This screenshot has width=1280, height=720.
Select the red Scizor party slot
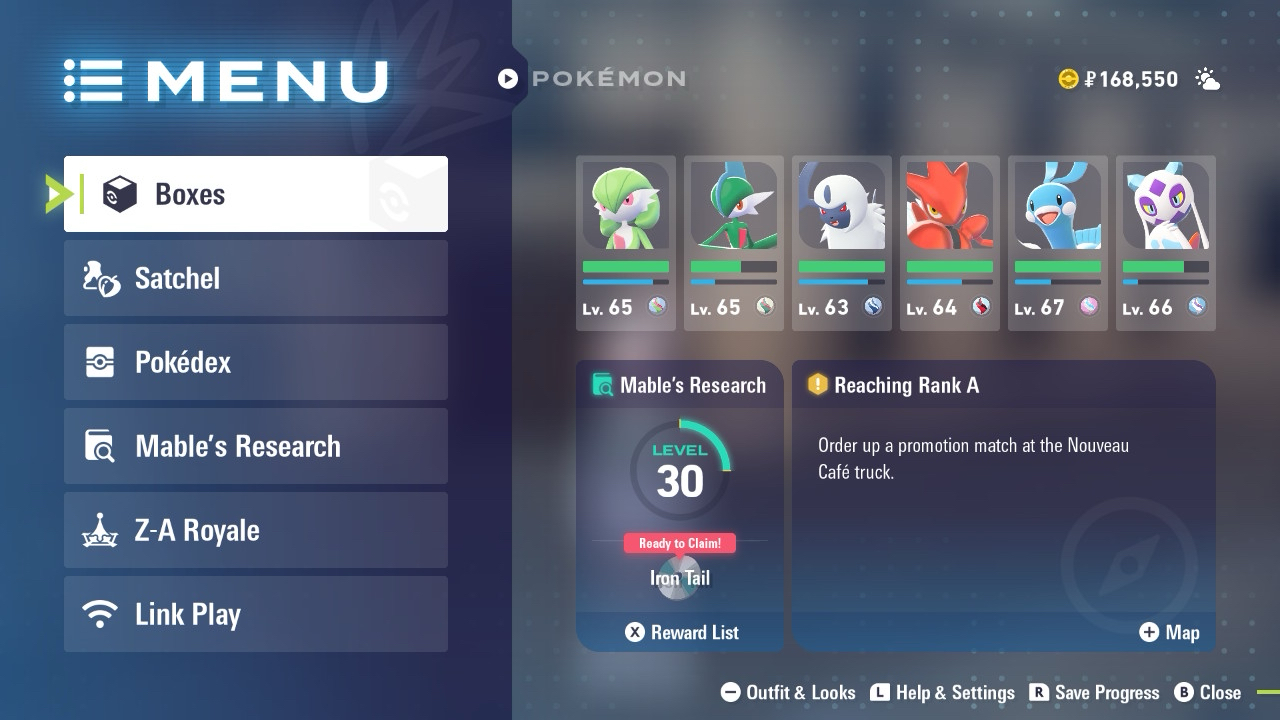(x=950, y=242)
